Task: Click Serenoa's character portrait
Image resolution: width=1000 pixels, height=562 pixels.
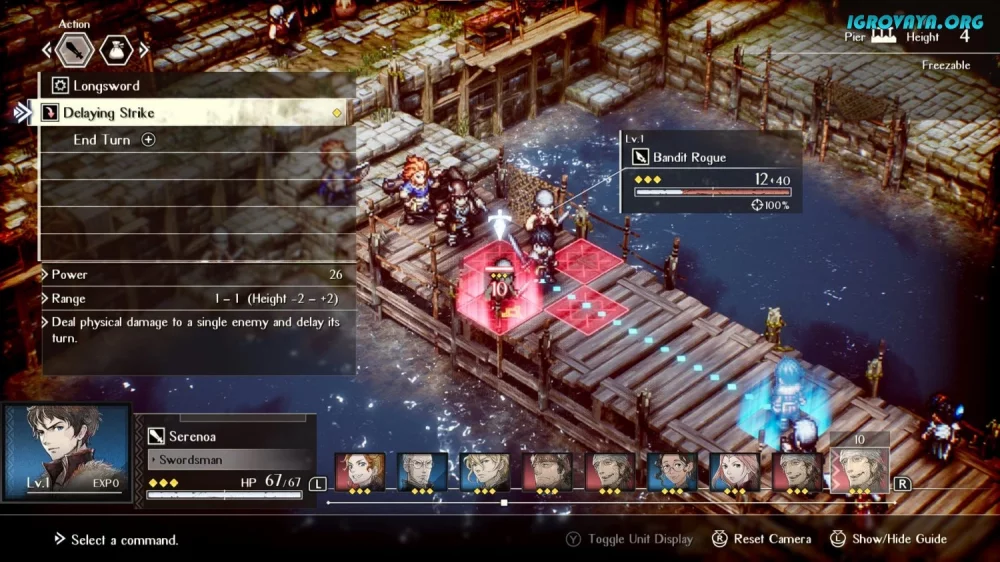Action: [x=67, y=451]
